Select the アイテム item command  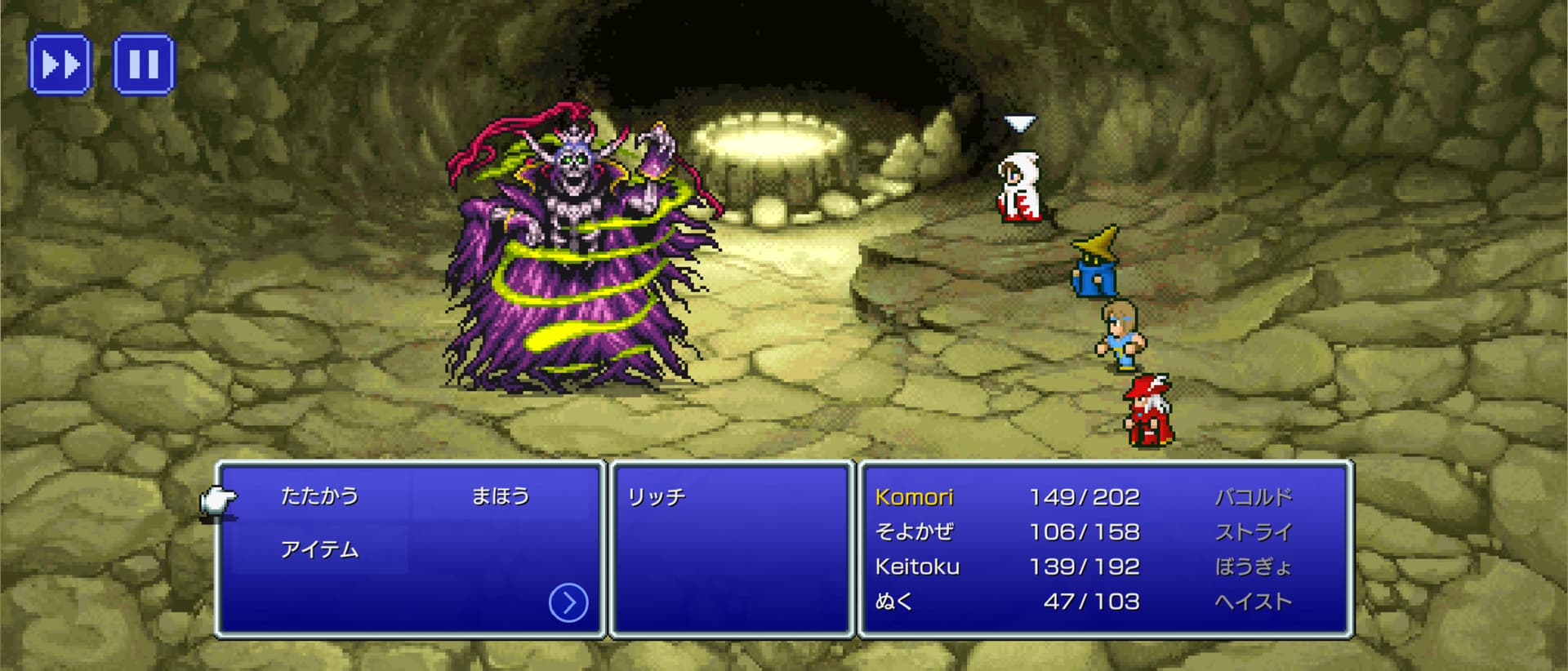tap(319, 550)
